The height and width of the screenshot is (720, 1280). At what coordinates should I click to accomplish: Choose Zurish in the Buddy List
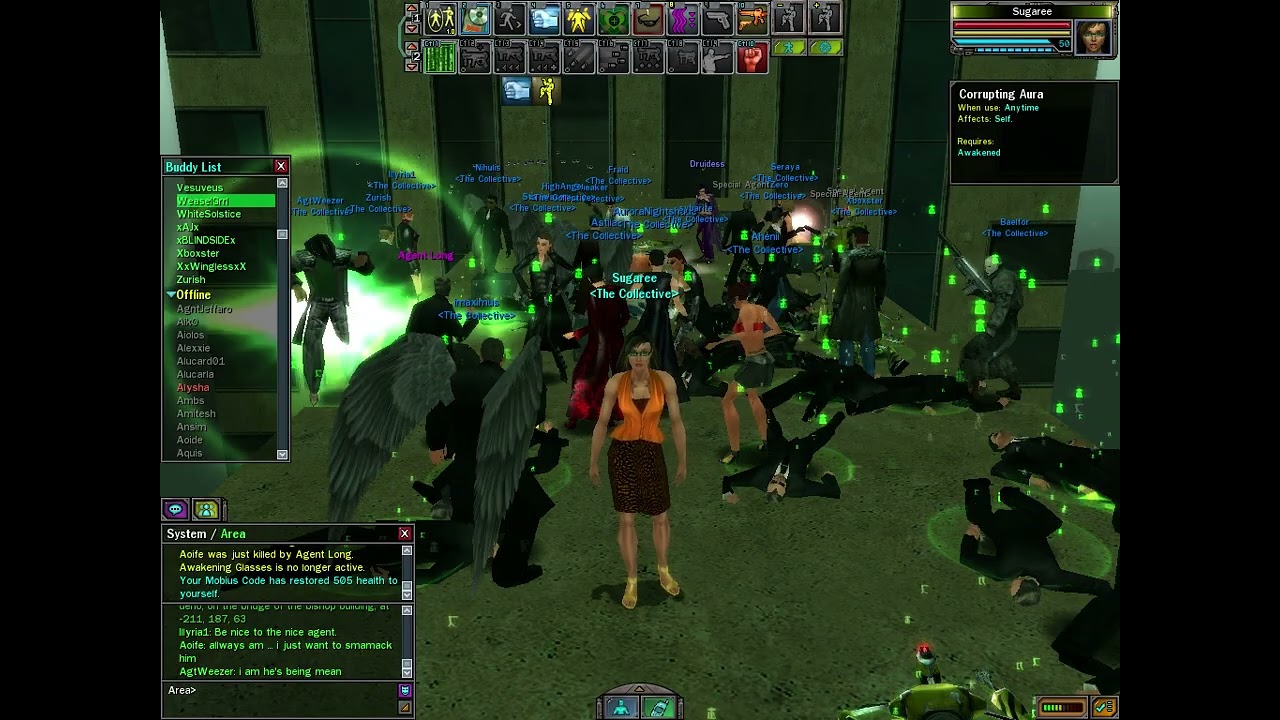(x=191, y=280)
